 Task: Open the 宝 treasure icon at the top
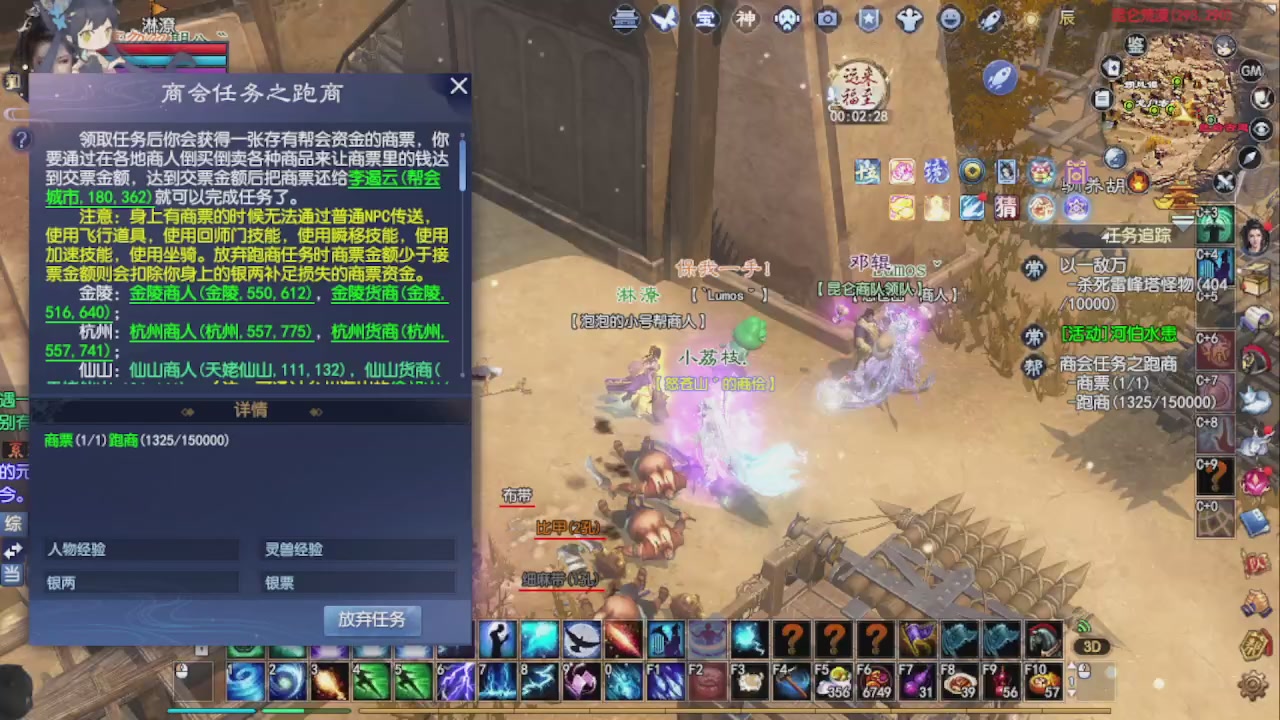[x=705, y=19]
